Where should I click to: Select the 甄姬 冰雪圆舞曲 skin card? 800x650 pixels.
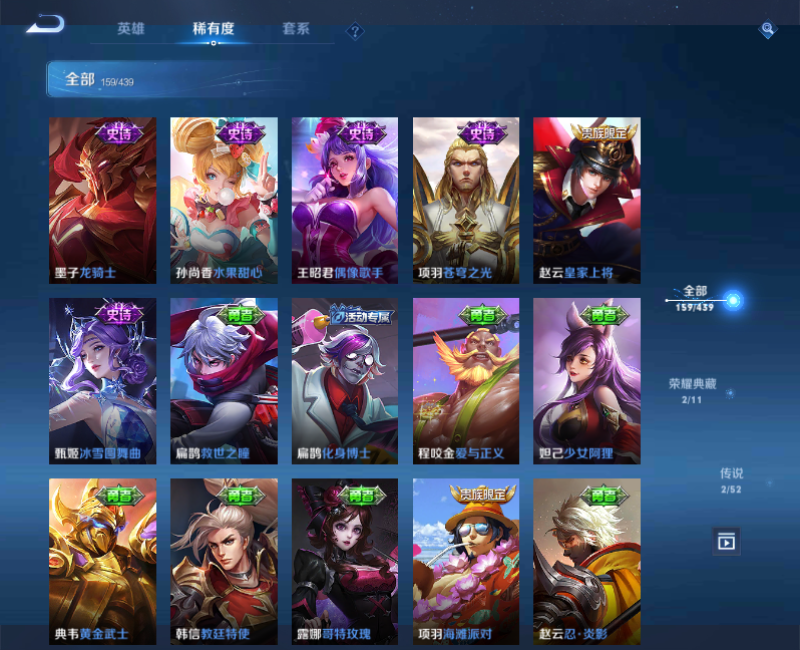103,381
